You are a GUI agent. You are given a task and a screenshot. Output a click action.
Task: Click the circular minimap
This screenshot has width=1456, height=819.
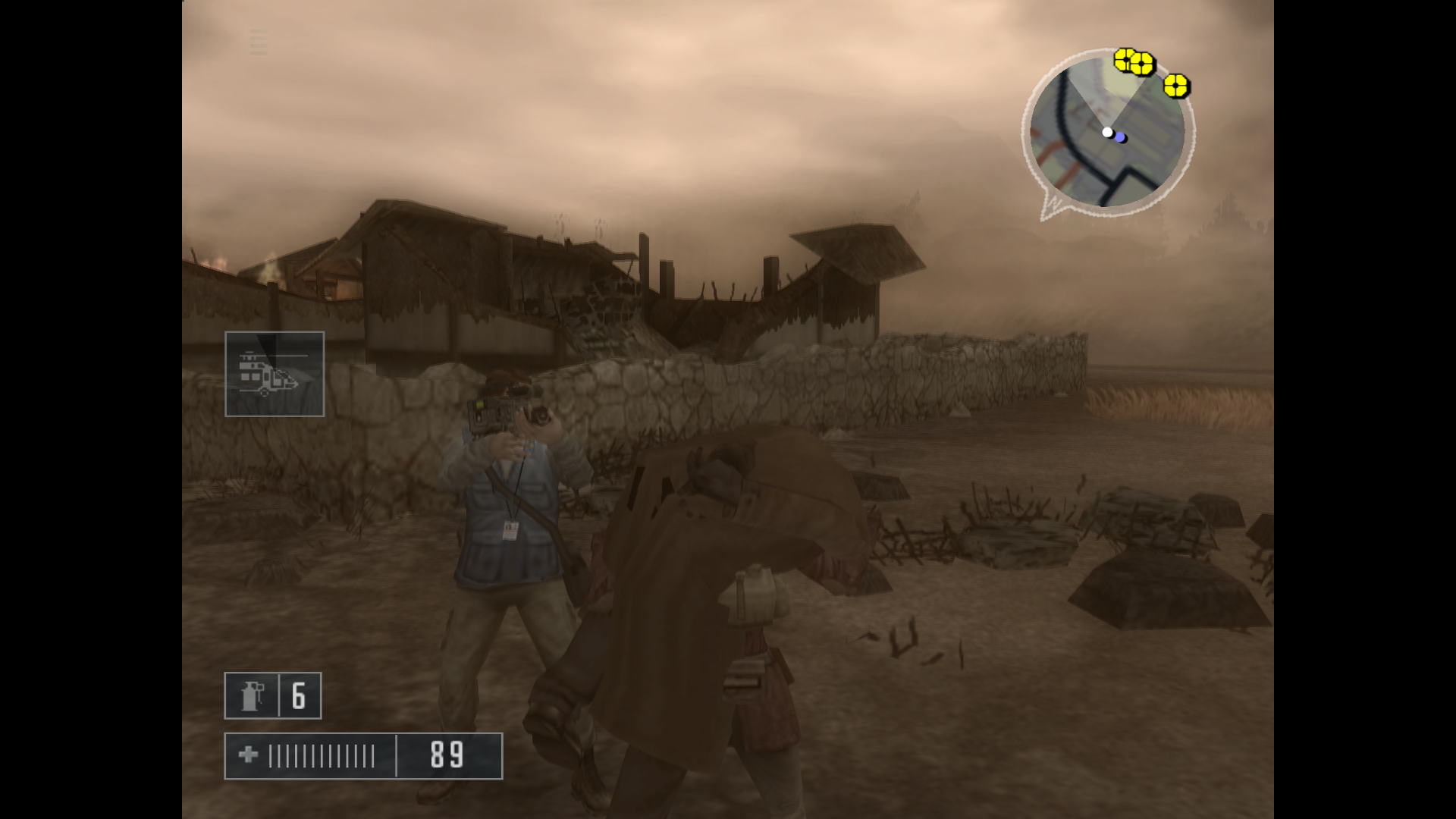[1106, 133]
